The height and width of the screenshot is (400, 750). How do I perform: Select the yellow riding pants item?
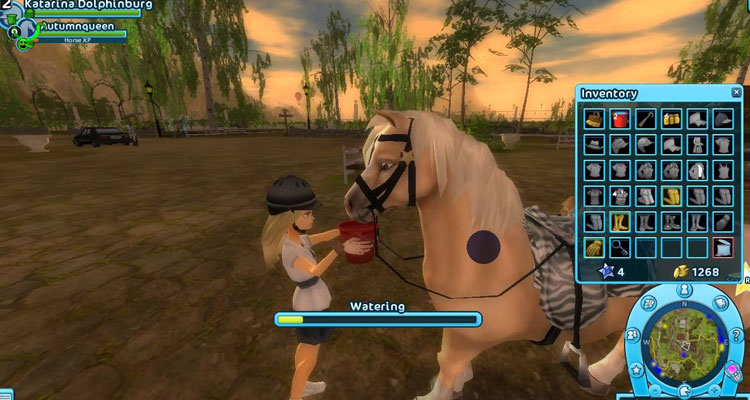click(671, 195)
